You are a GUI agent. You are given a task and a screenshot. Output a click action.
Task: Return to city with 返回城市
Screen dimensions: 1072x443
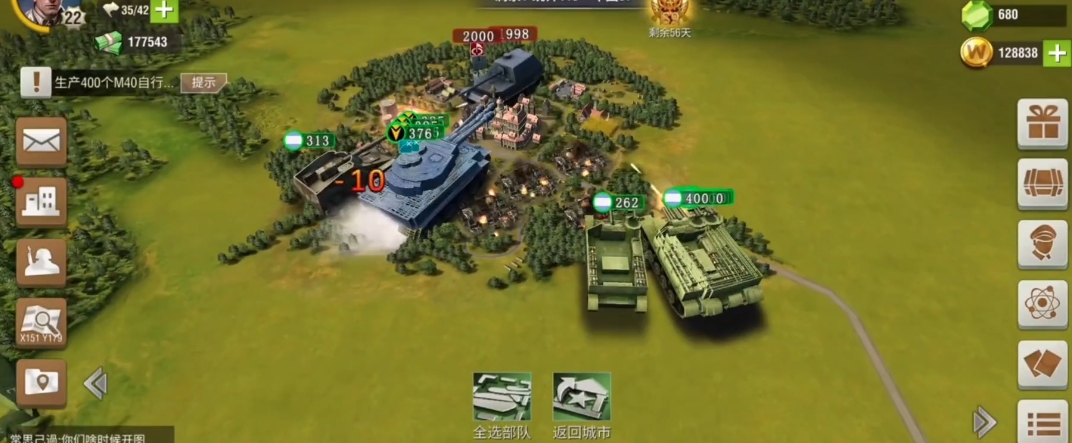pyautogui.click(x=582, y=405)
